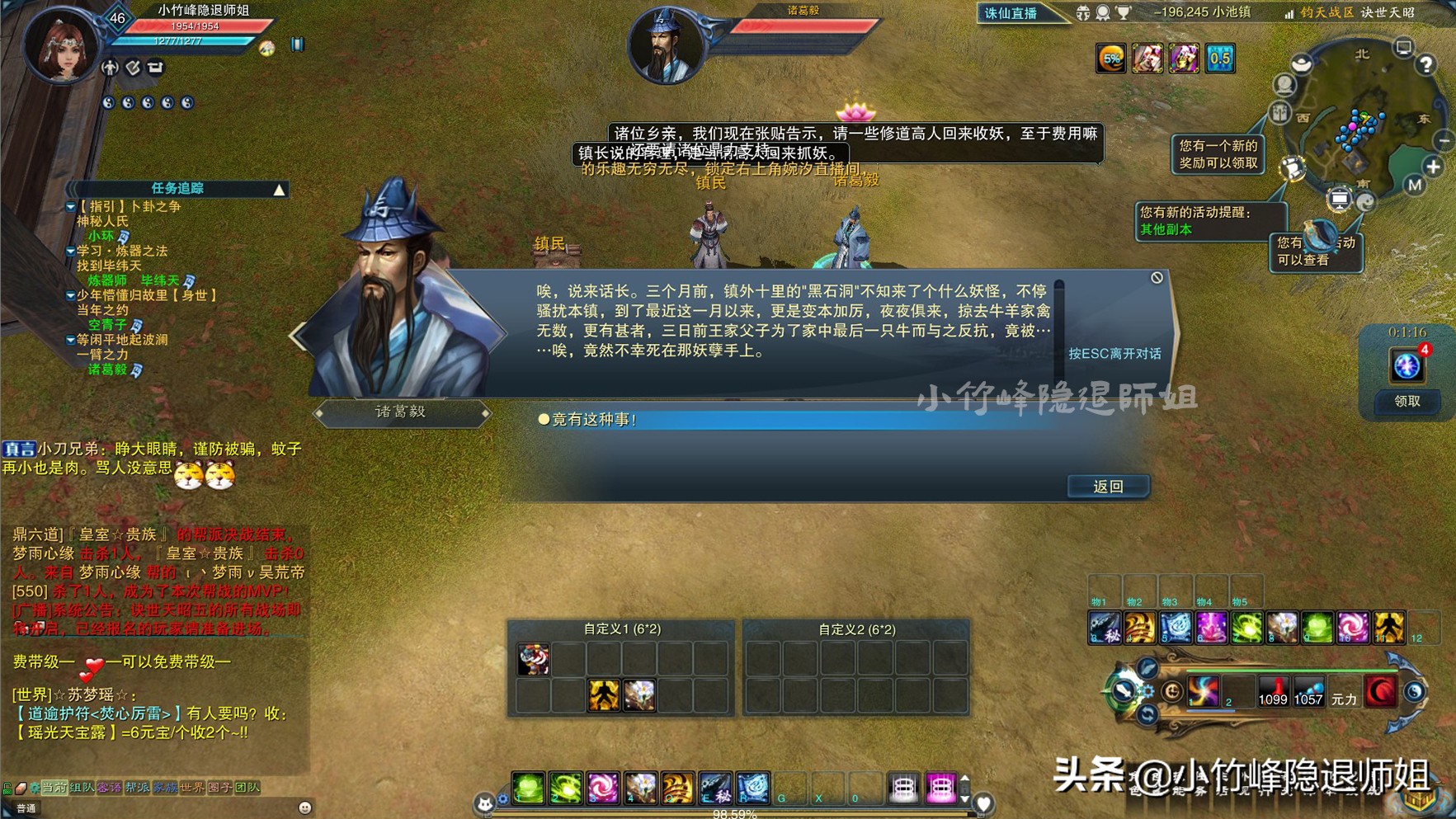Image resolution: width=1456 pixels, height=819 pixels.
Task: Switch to the 世界 chat tab
Action: click(192, 787)
